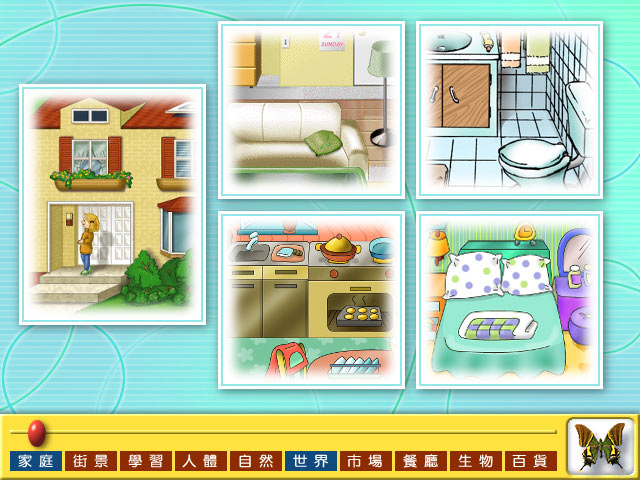Switch to the 自然 category
Screen dimensions: 640x480
click(256, 461)
